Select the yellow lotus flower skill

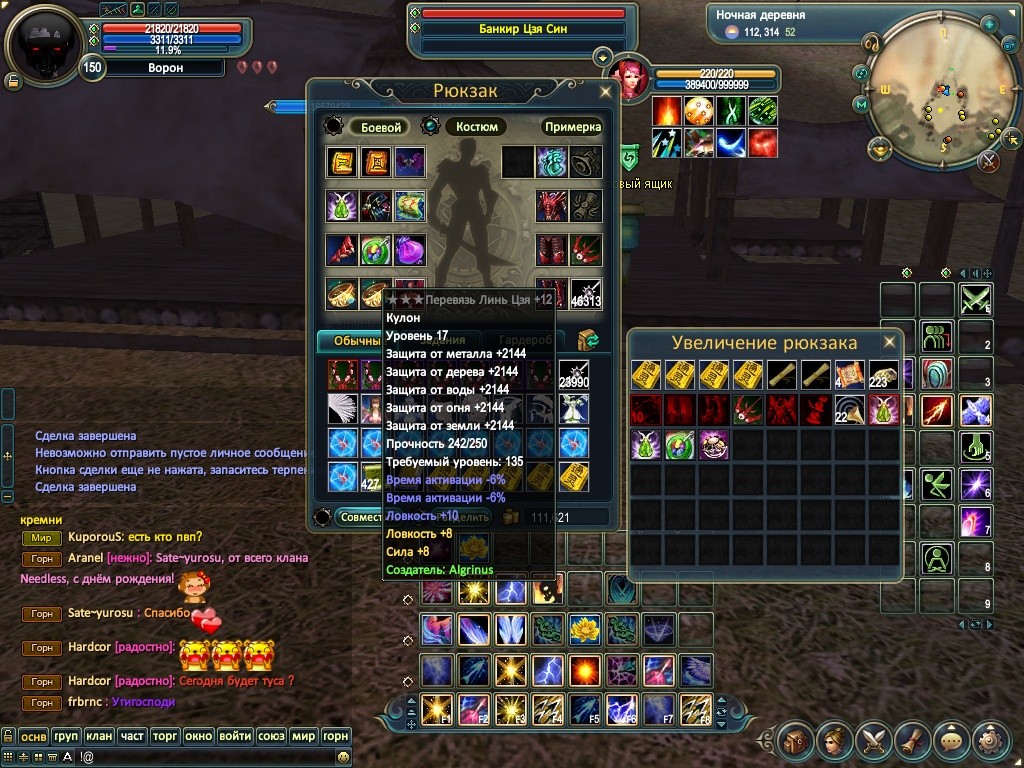(584, 629)
